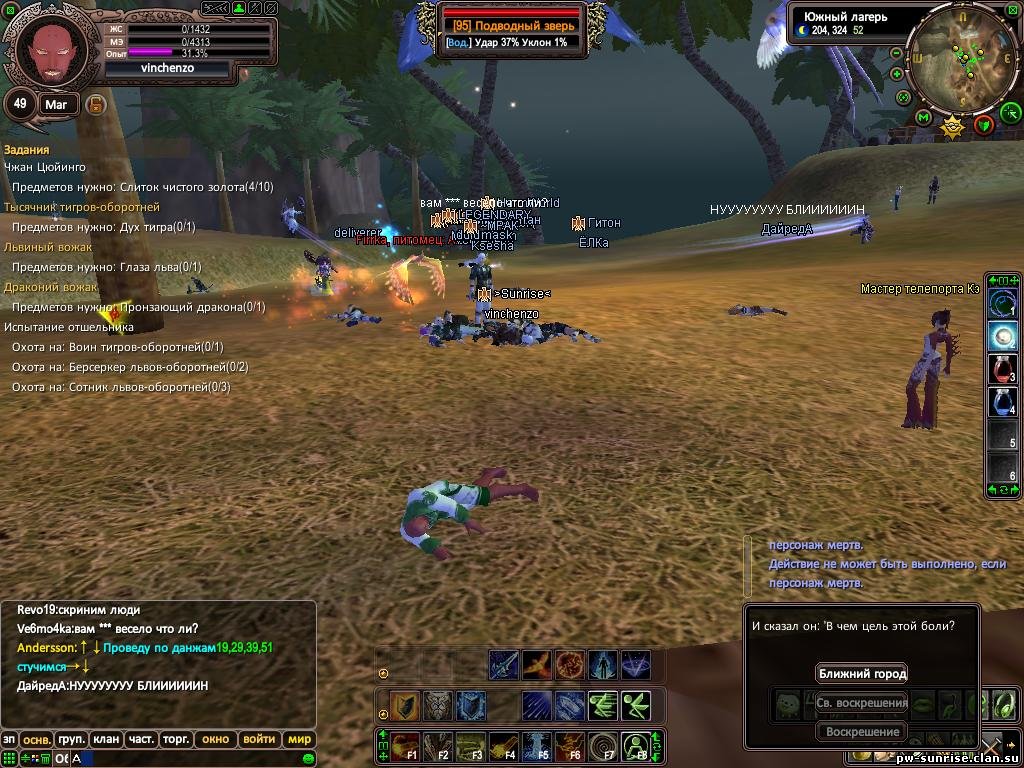Use the blue potion quick slot 4
The image size is (1024, 768).
coord(1003,402)
